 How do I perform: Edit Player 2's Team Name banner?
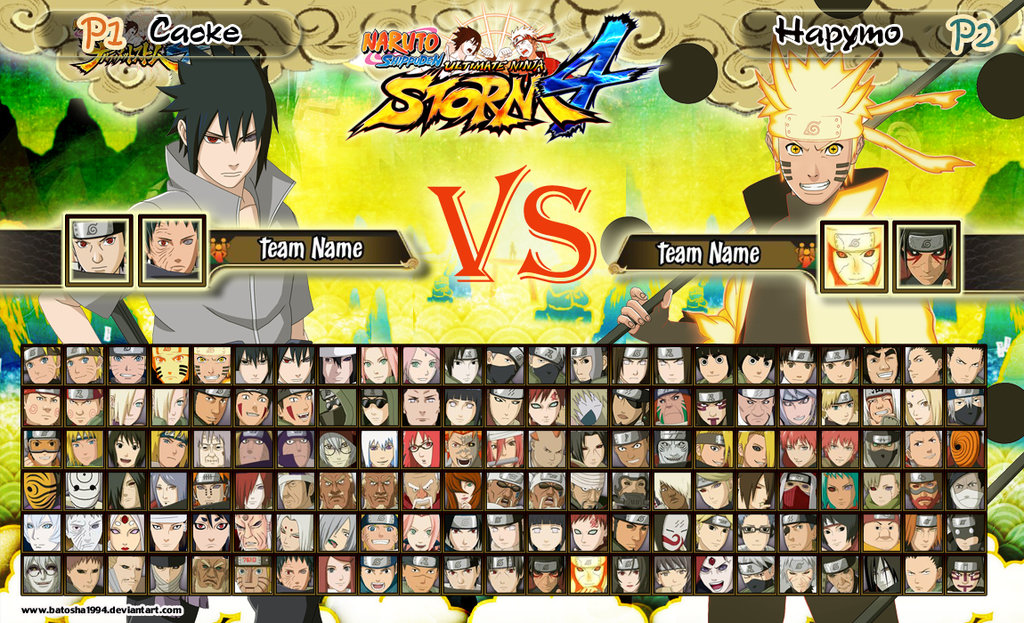click(x=707, y=254)
